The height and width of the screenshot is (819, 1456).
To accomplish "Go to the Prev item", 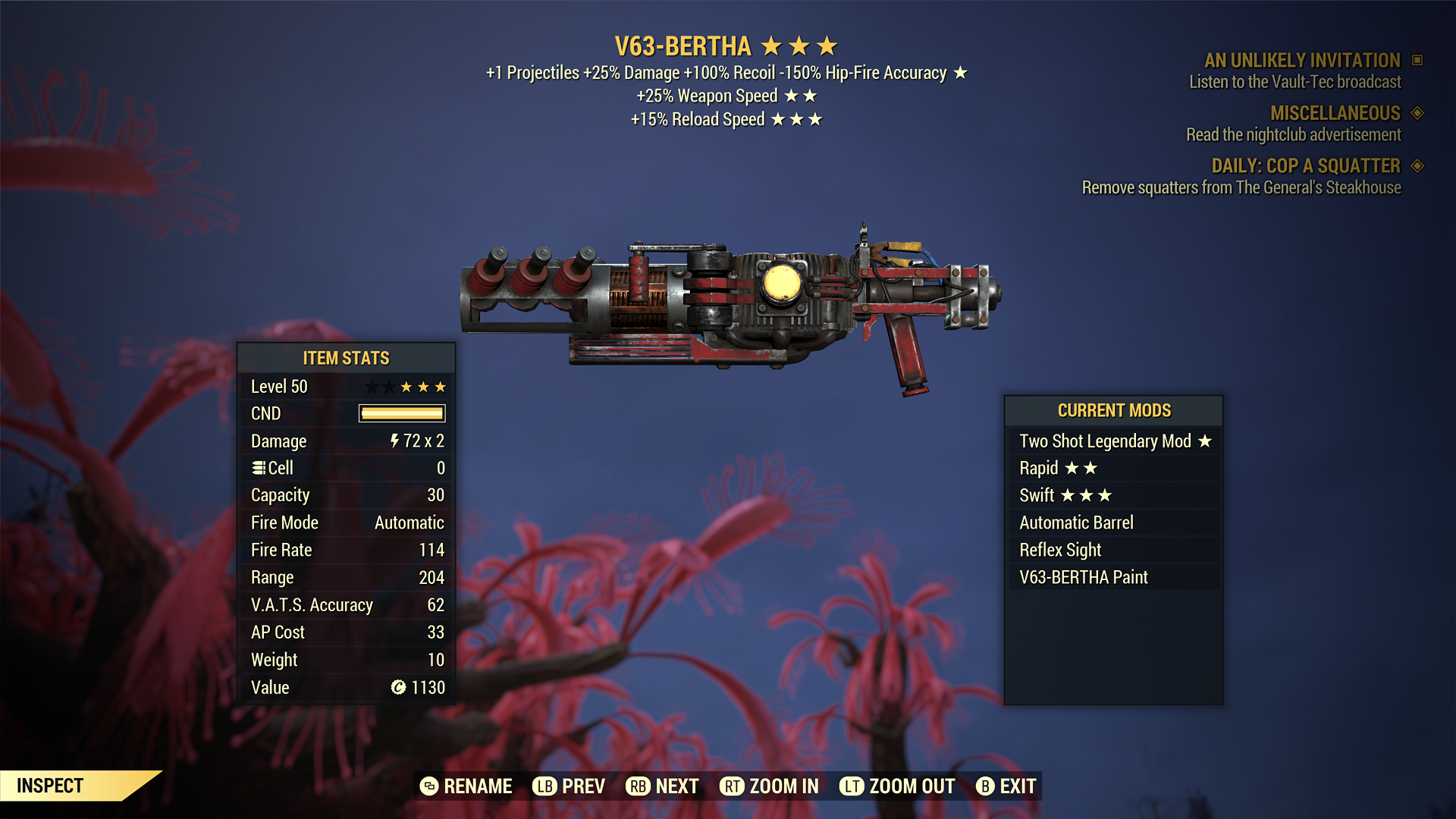I will pos(569,786).
